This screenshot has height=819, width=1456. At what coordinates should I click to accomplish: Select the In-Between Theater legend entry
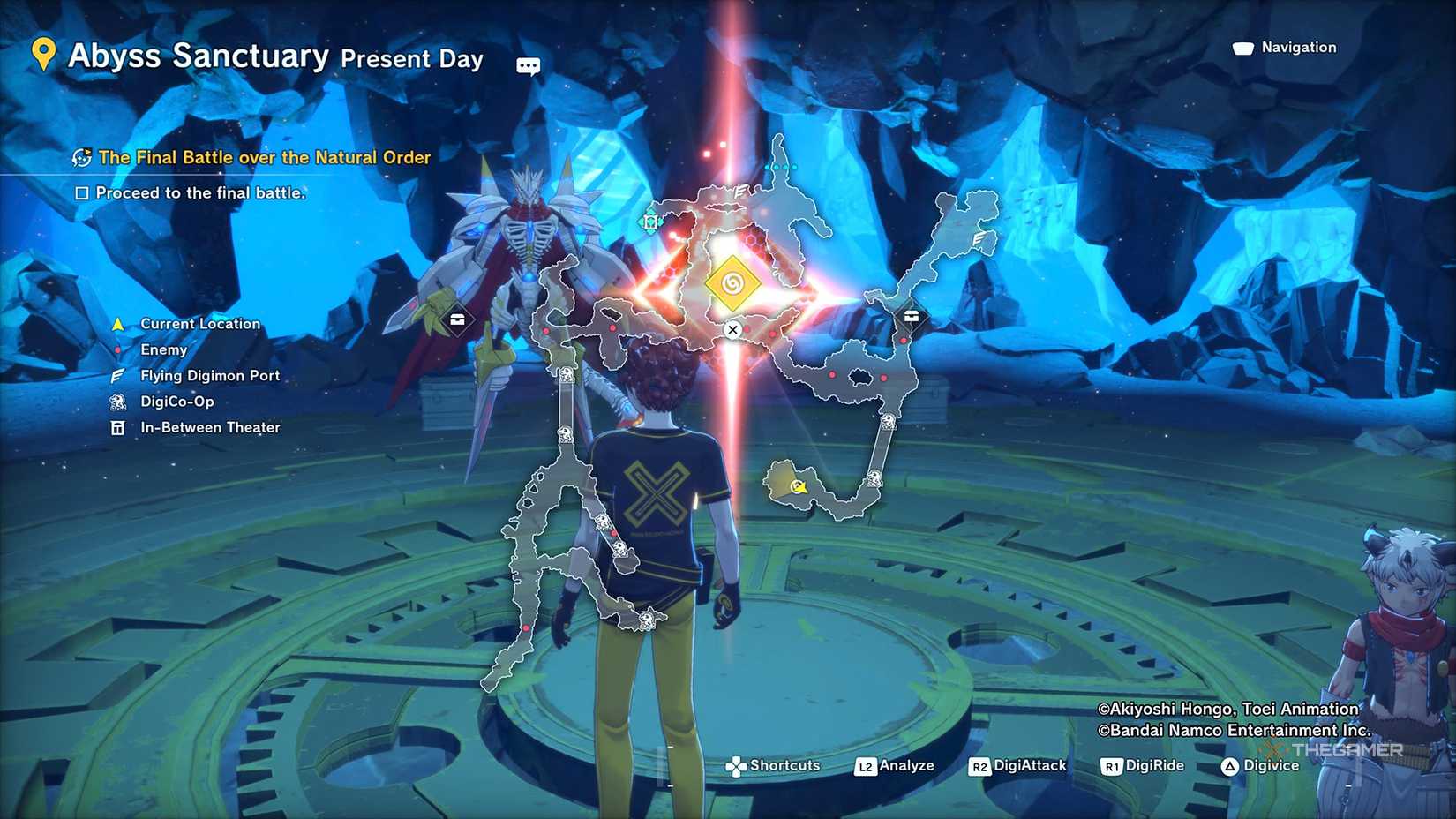click(x=210, y=427)
